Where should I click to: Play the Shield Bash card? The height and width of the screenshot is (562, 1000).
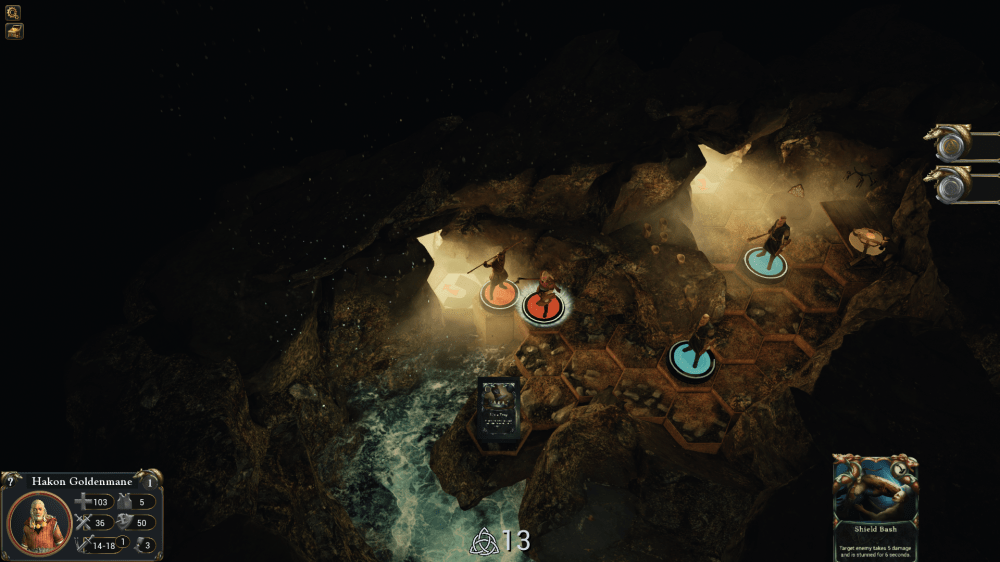click(875, 507)
